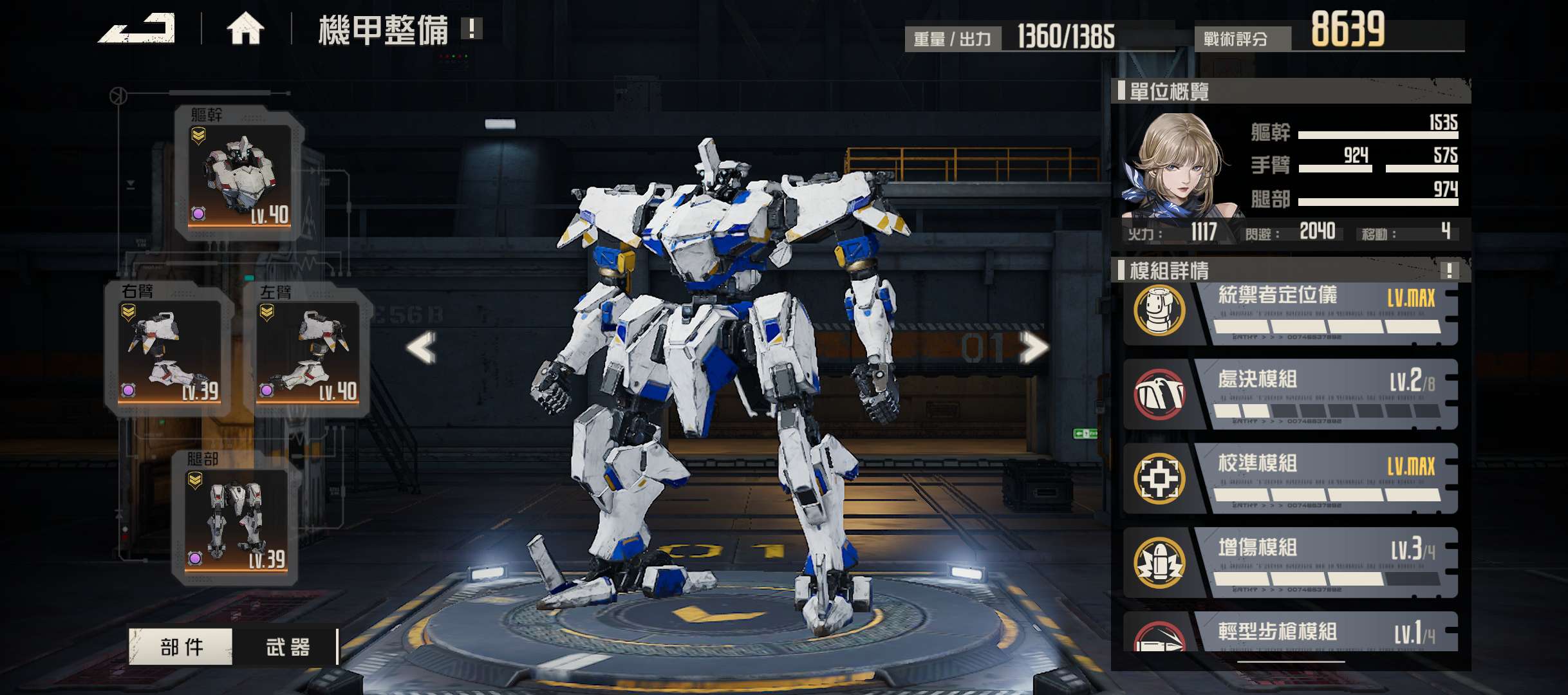Click the pilot portrait in 單位概覽
This screenshot has height=695, width=1568.
click(1175, 166)
